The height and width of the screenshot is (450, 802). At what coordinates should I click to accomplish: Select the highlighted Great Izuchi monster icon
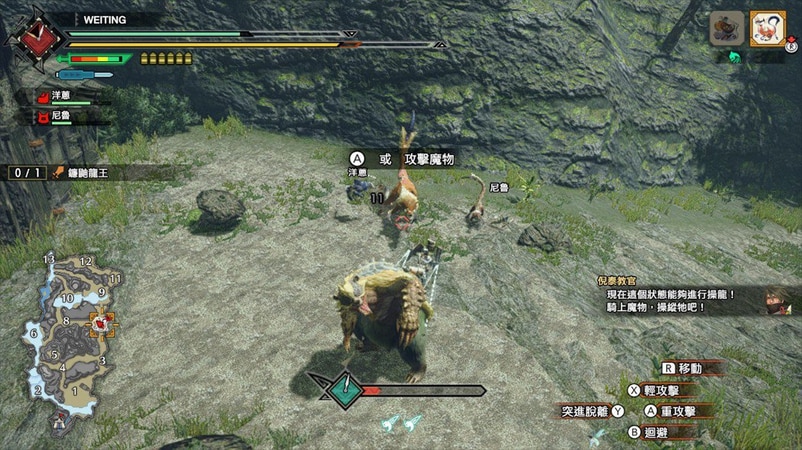pos(766,28)
